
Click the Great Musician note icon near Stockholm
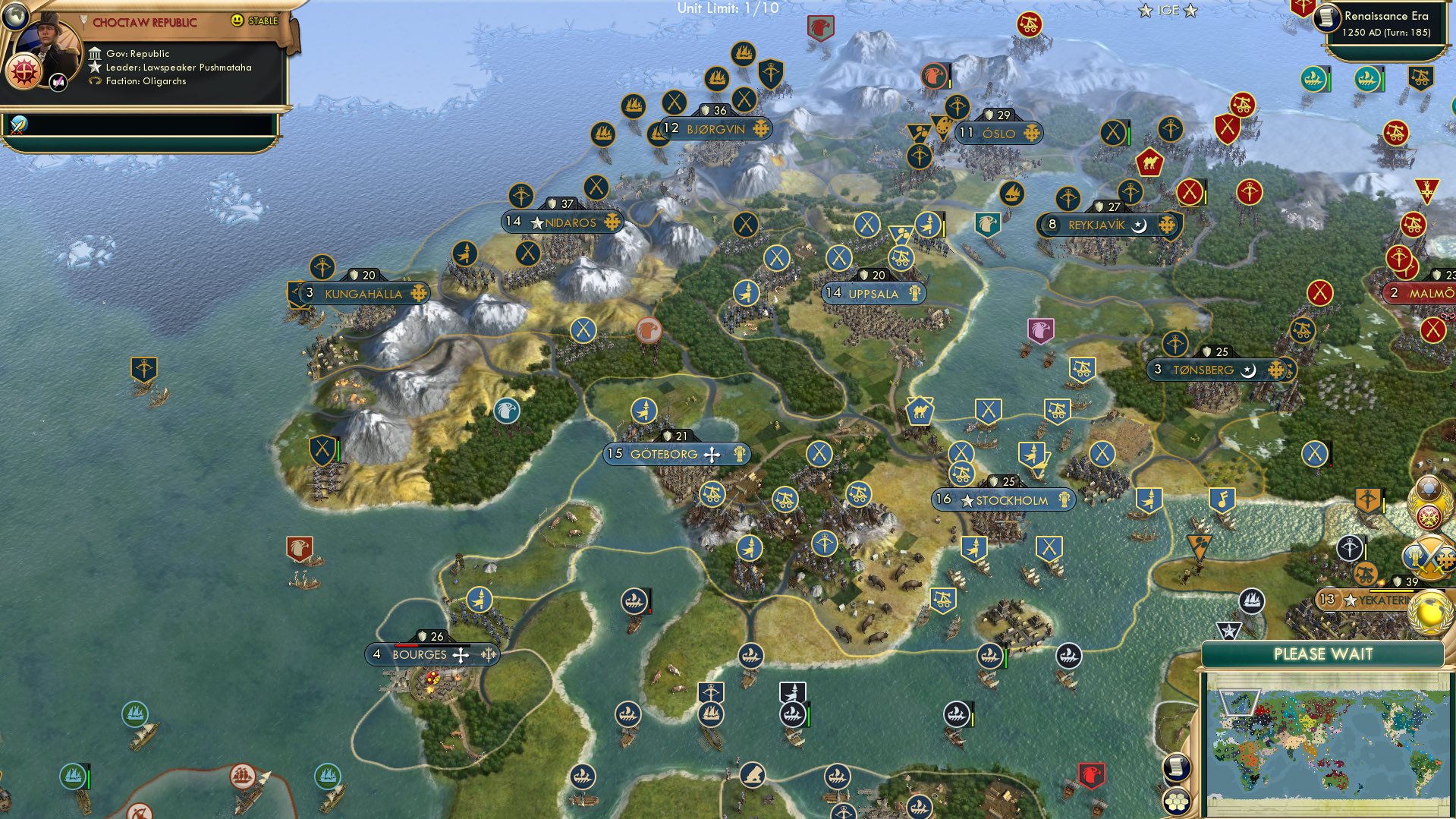click(1222, 499)
